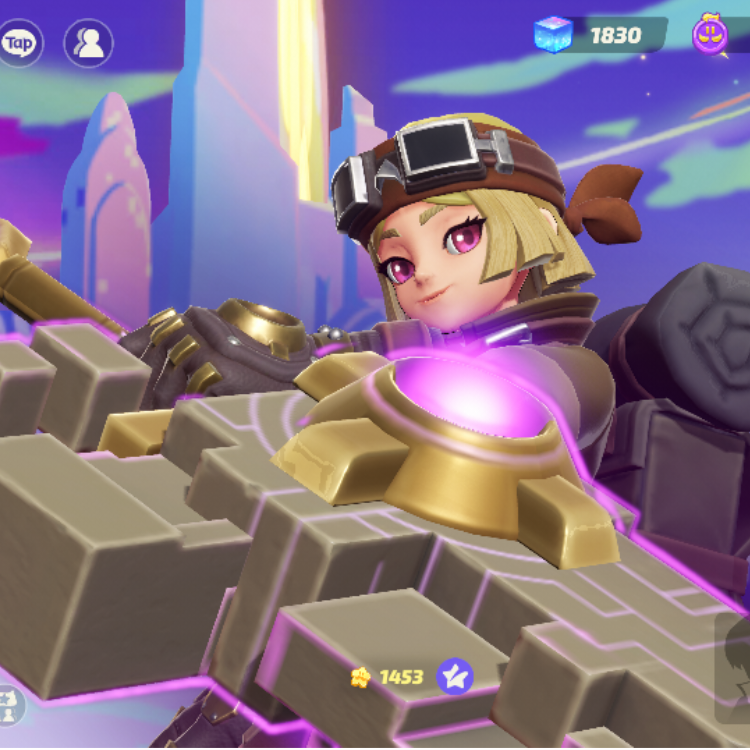Tap the blue cube currency icon

tap(552, 35)
